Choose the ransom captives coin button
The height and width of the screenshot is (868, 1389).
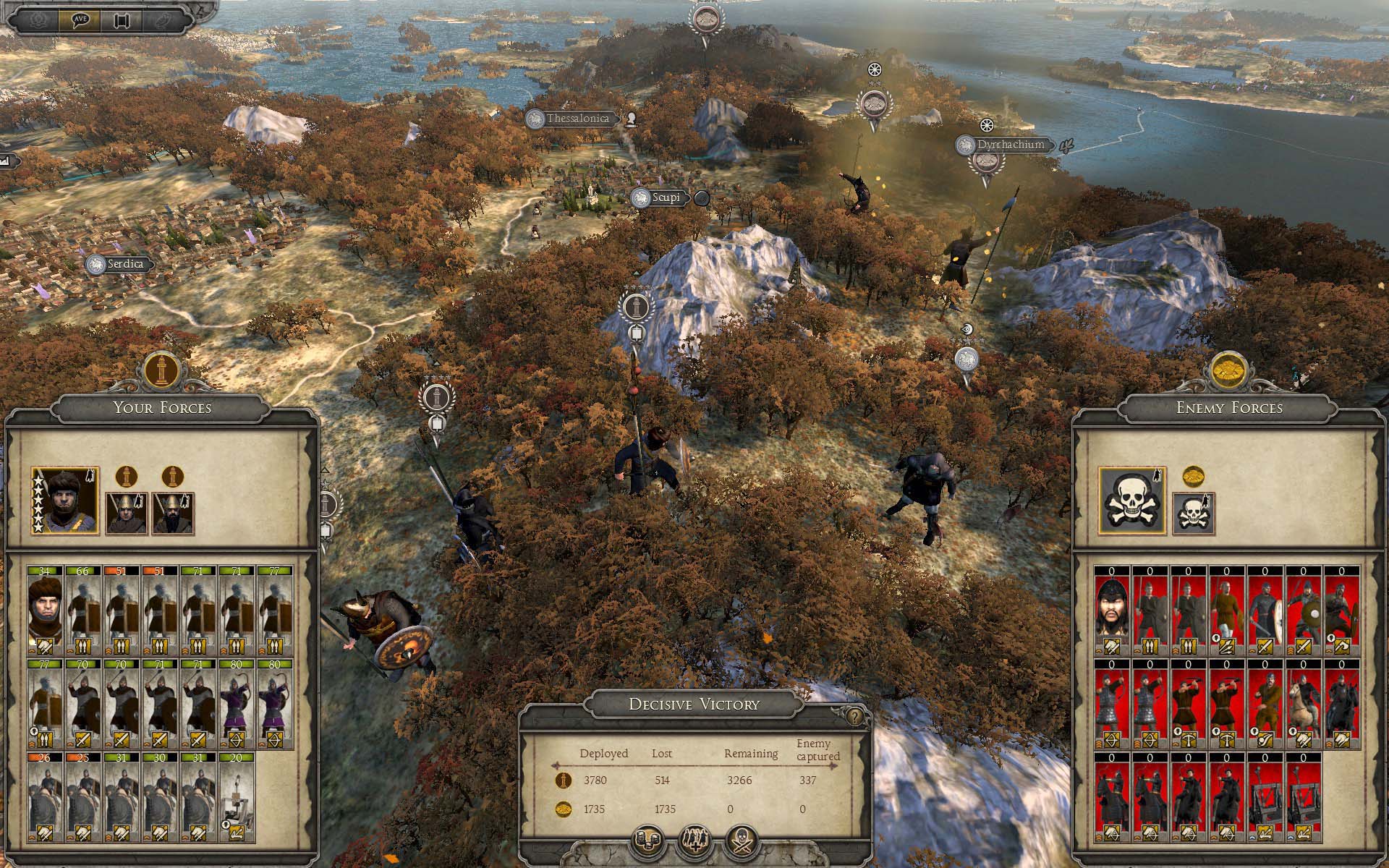(x=647, y=841)
